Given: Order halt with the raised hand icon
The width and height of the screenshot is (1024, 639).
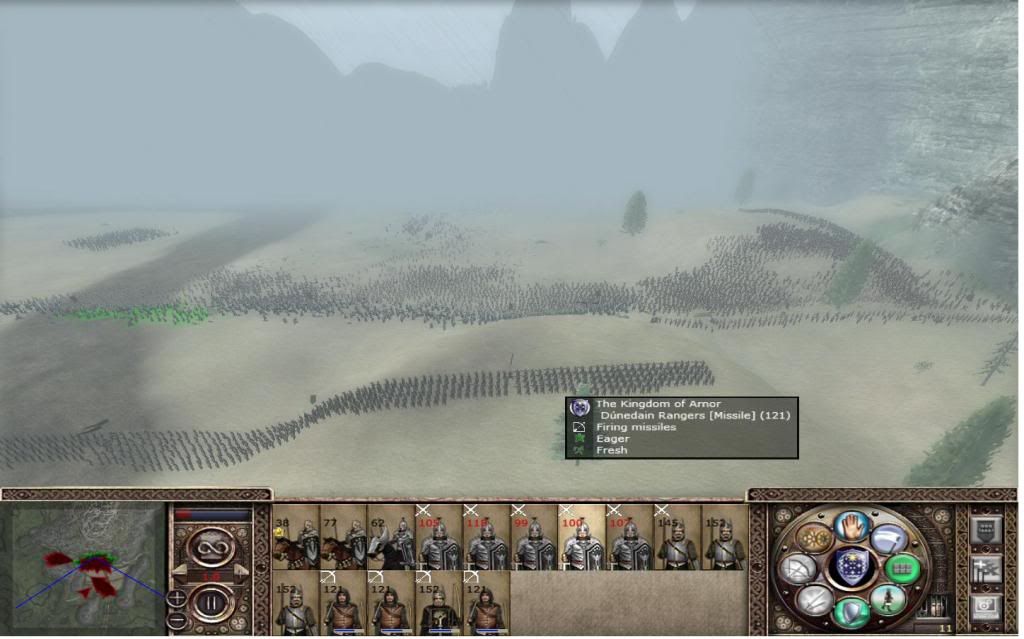Looking at the screenshot, I should click(853, 524).
